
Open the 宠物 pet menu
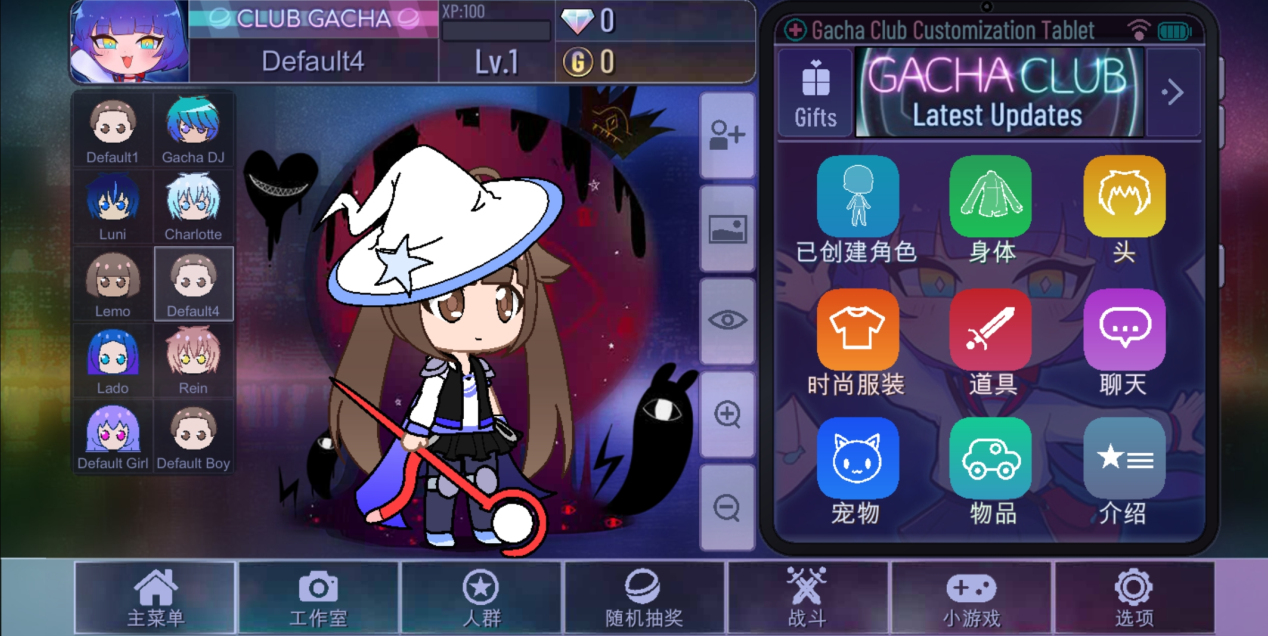click(x=857, y=471)
